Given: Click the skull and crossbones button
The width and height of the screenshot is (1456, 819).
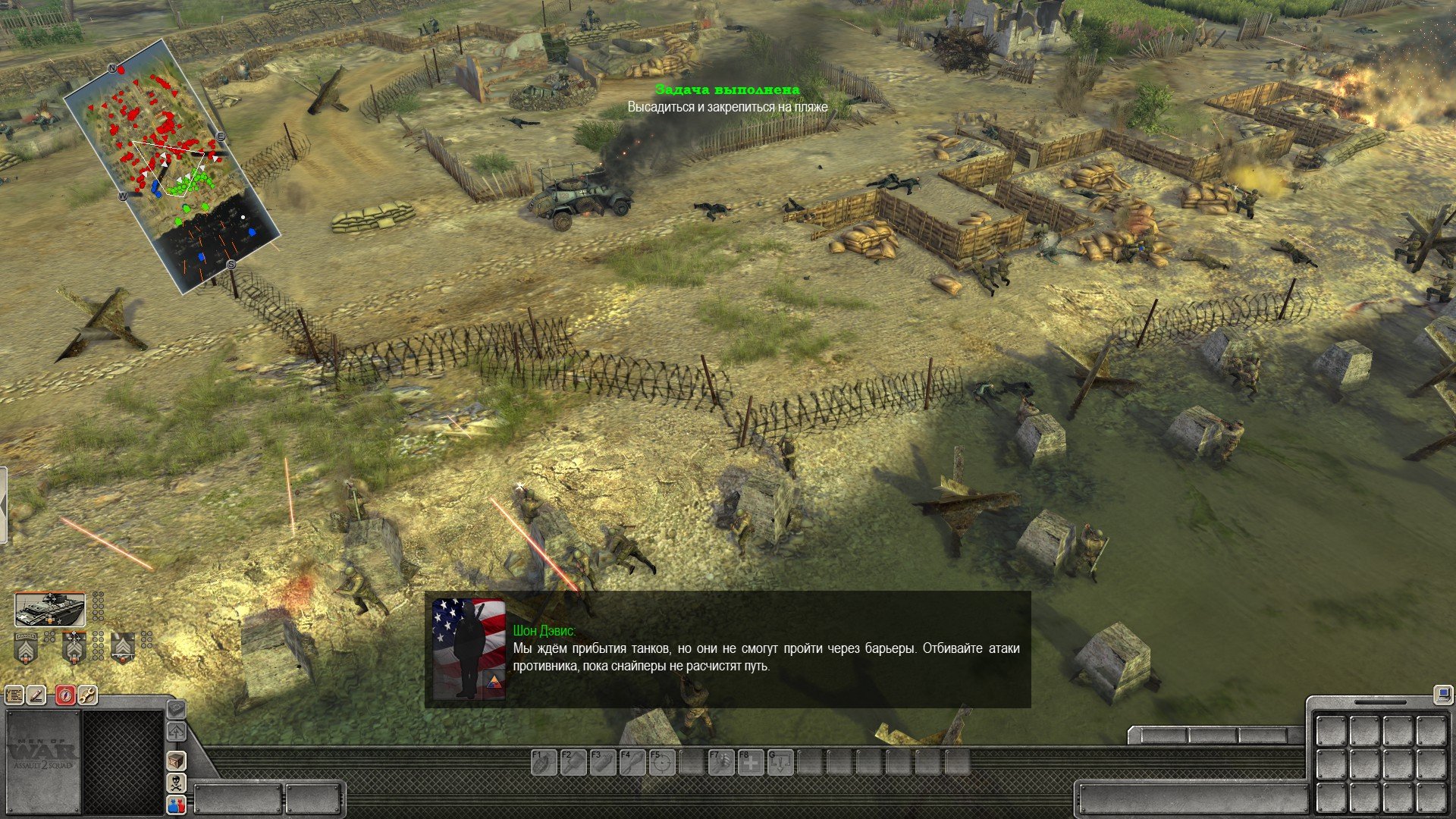Looking at the screenshot, I should [x=176, y=783].
